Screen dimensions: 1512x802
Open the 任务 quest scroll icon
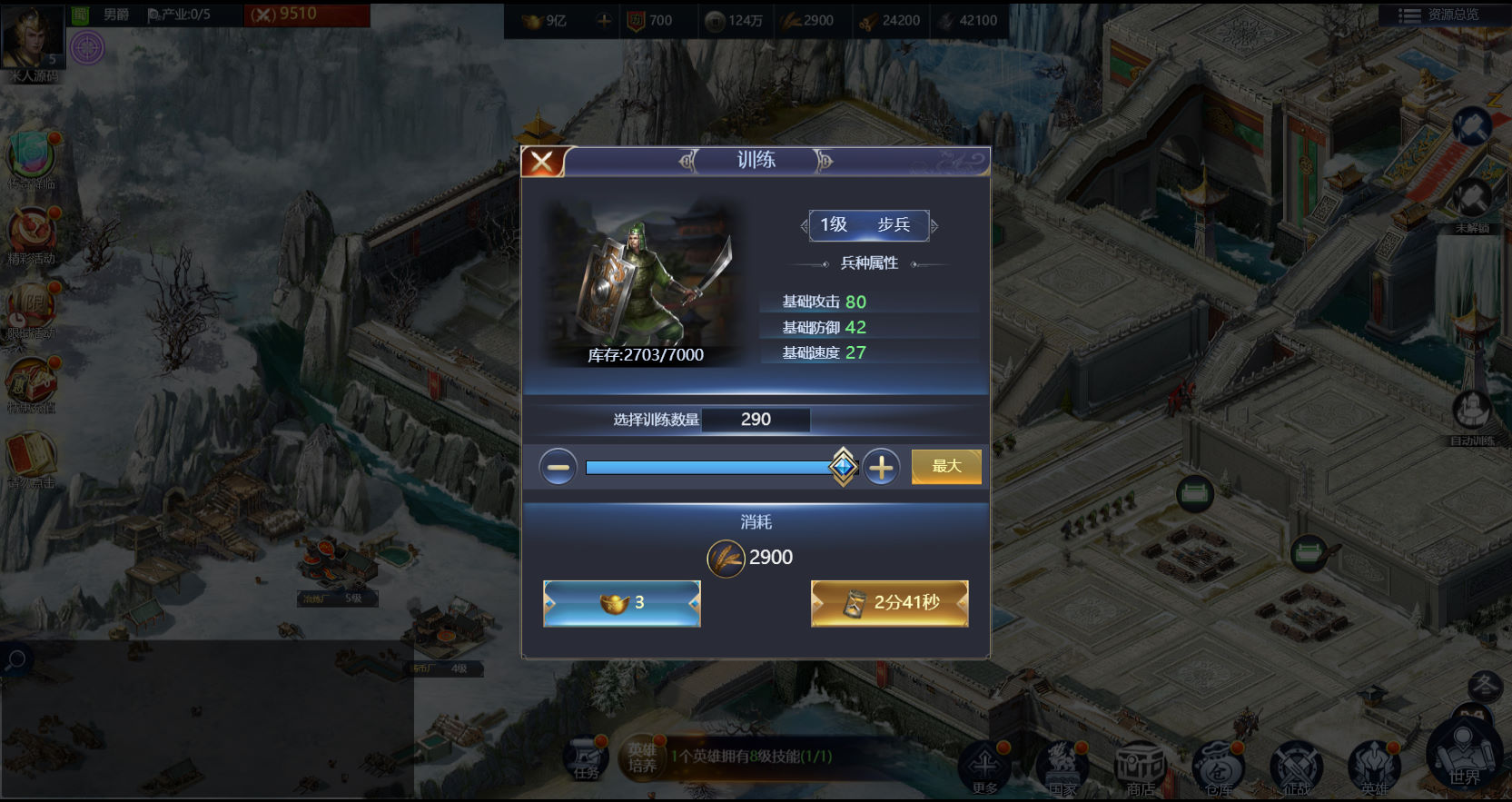point(587,759)
